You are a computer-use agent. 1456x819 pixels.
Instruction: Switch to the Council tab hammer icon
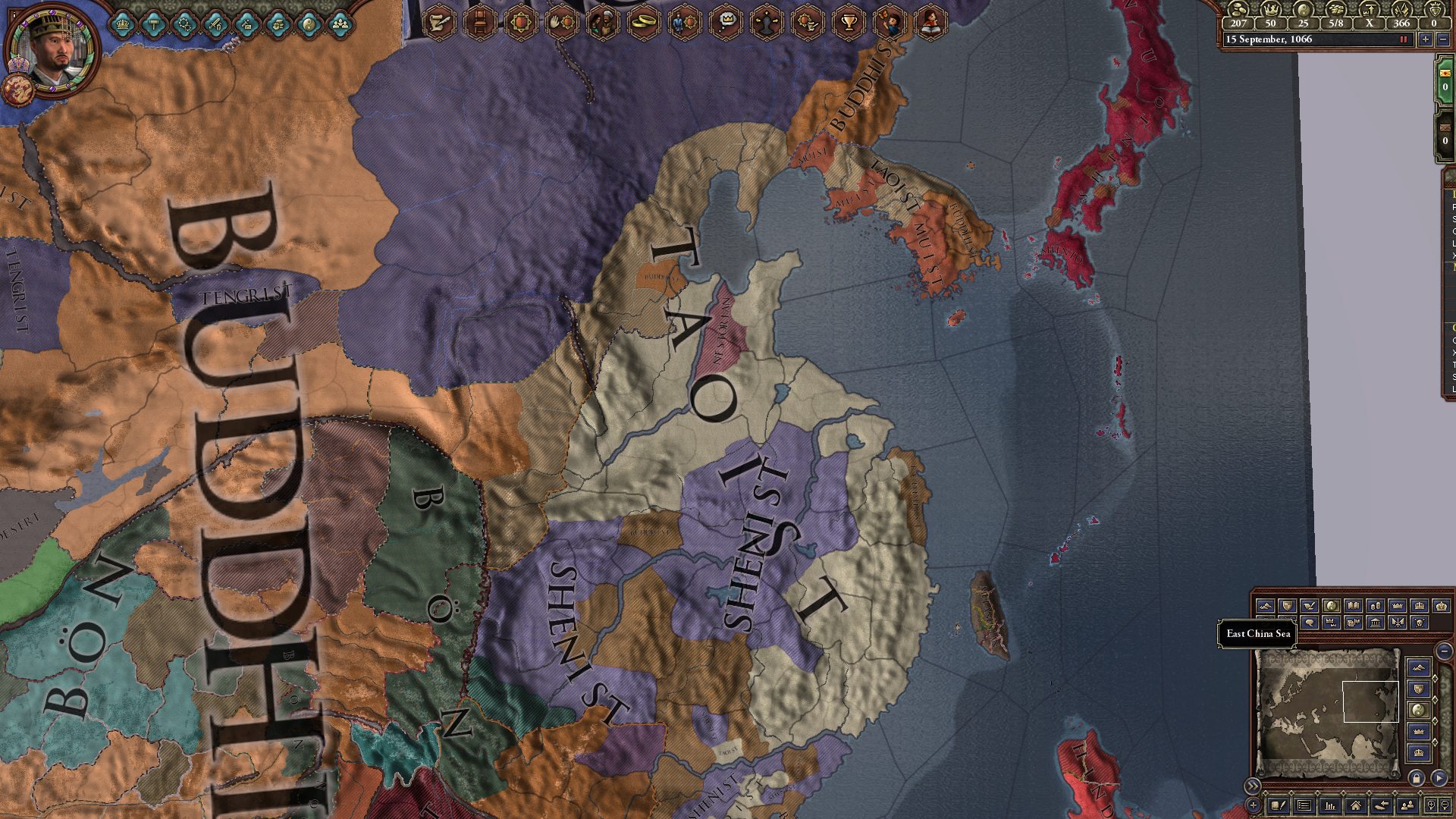(153, 25)
